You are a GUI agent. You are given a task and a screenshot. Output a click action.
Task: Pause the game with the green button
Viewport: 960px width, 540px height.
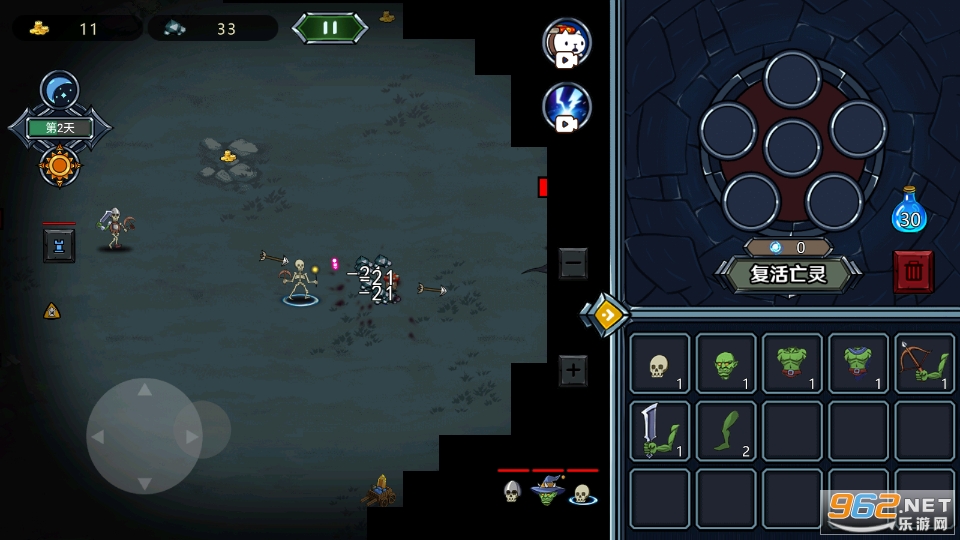pyautogui.click(x=330, y=27)
